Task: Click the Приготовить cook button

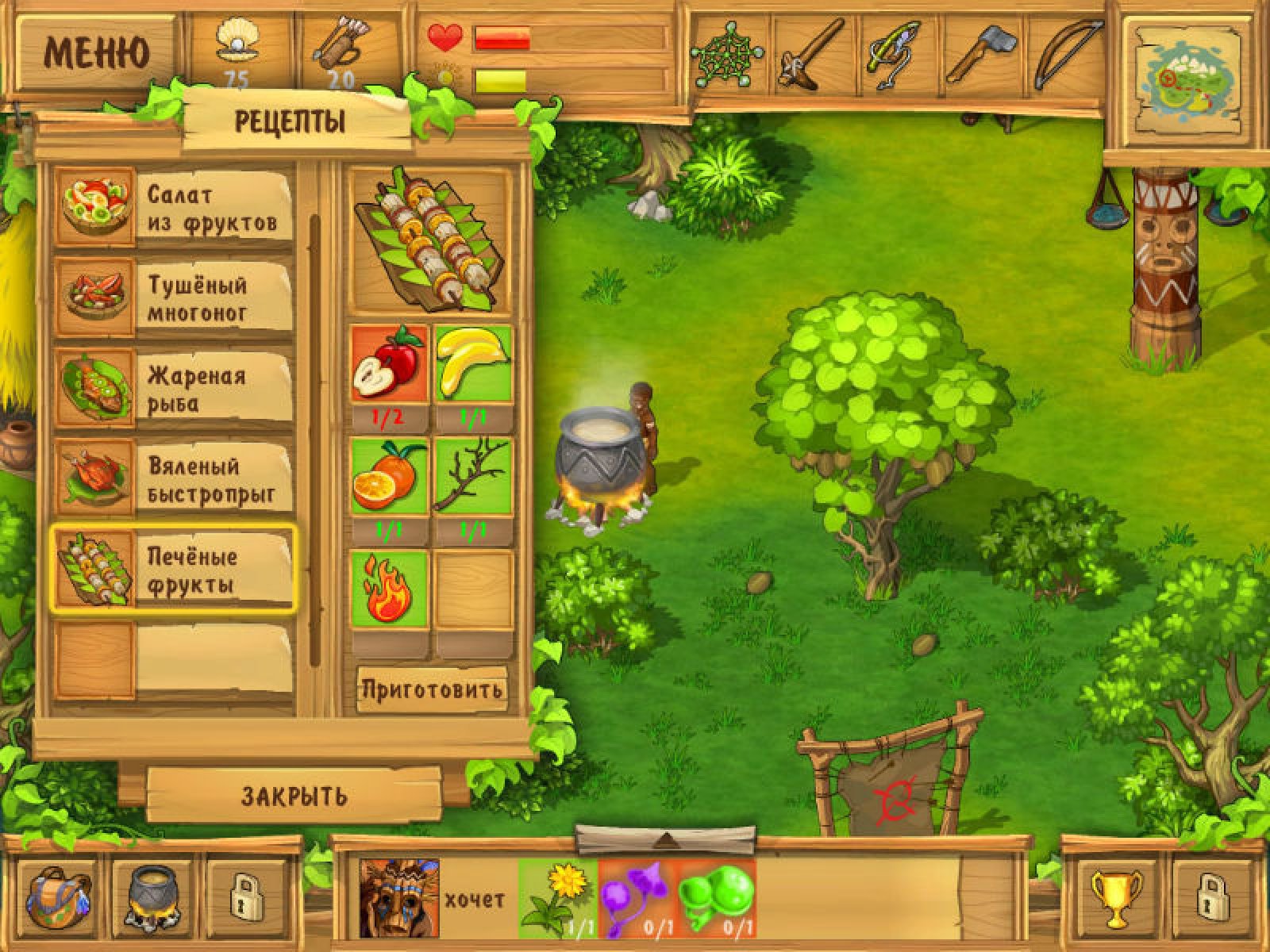Action: pos(432,689)
